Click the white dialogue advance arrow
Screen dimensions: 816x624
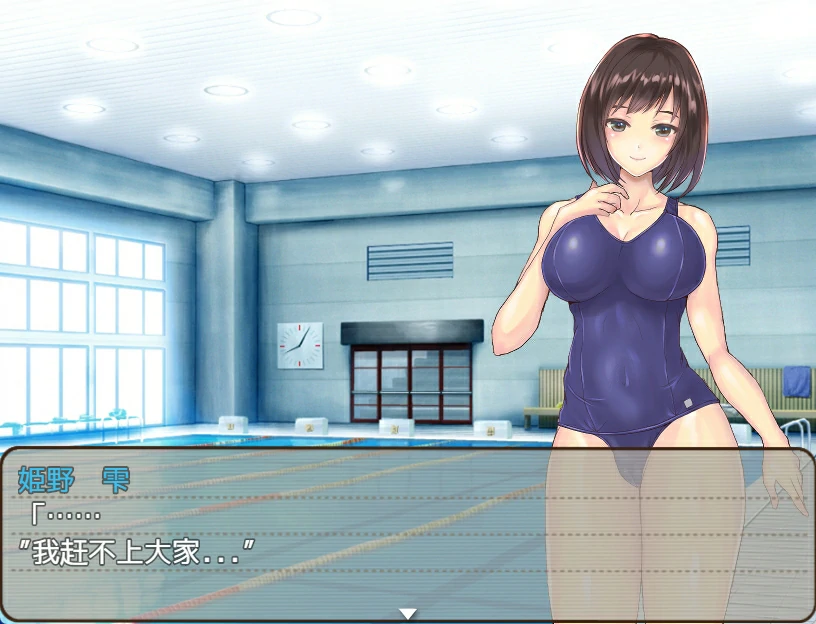click(407, 613)
